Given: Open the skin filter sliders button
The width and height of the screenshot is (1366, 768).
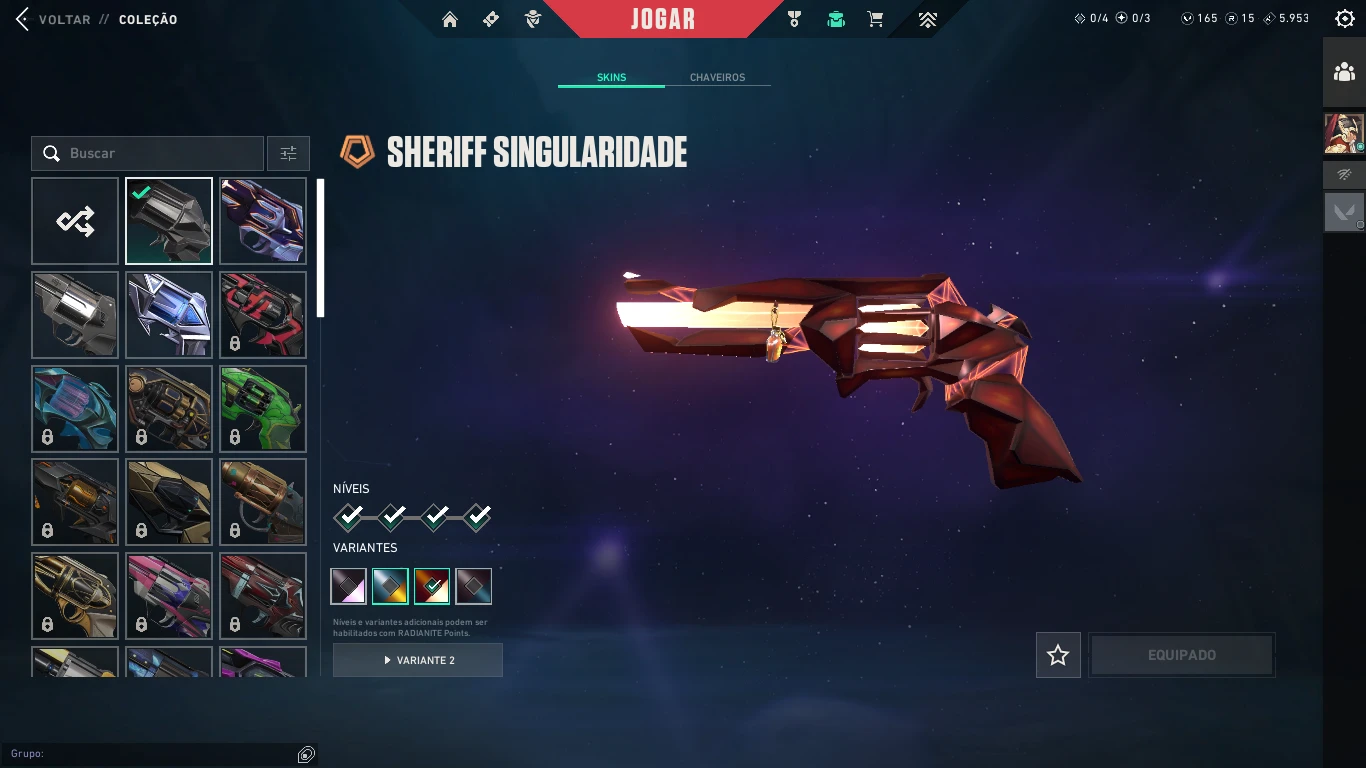Looking at the screenshot, I should tap(288, 153).
